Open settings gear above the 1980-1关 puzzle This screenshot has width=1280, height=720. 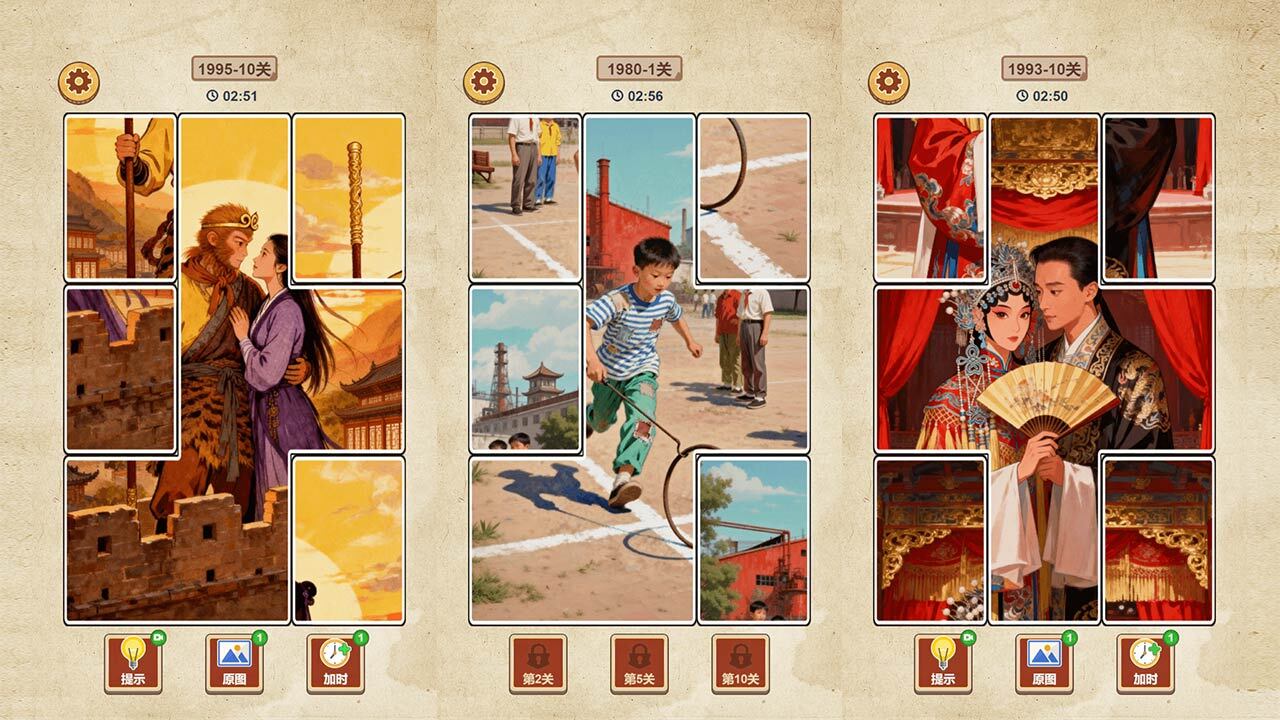484,83
